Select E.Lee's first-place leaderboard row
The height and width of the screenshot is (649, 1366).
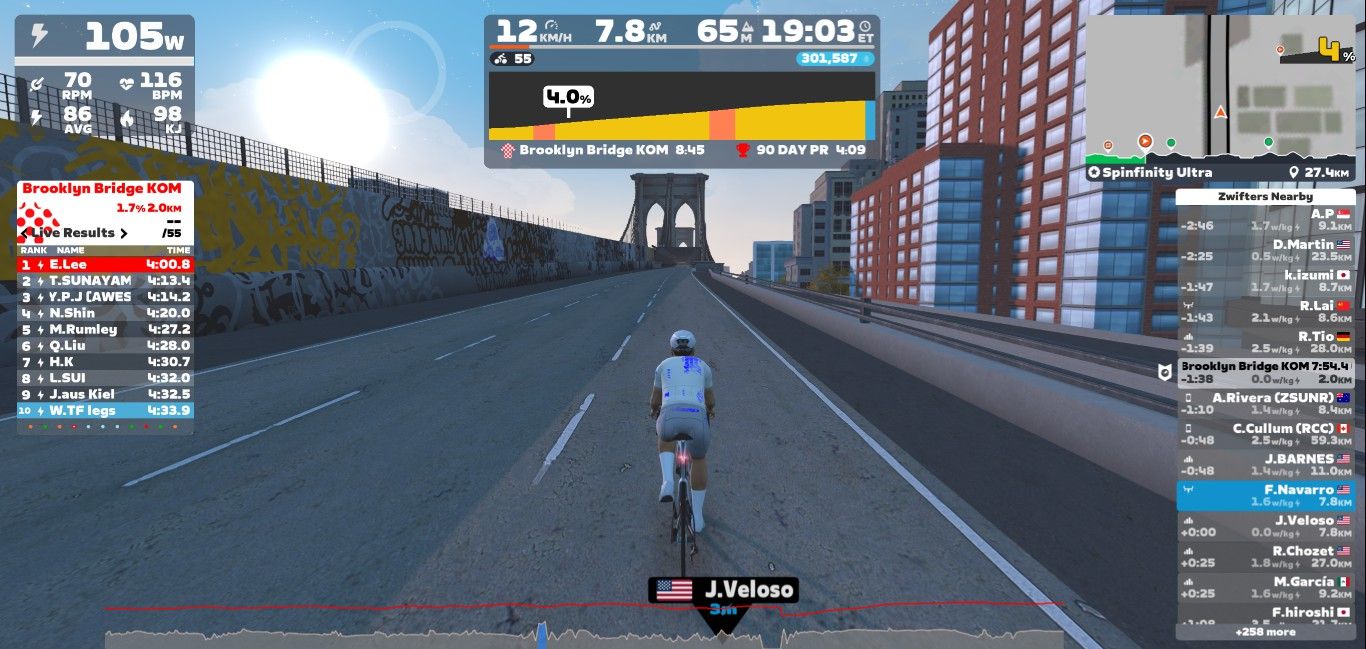tap(105, 264)
